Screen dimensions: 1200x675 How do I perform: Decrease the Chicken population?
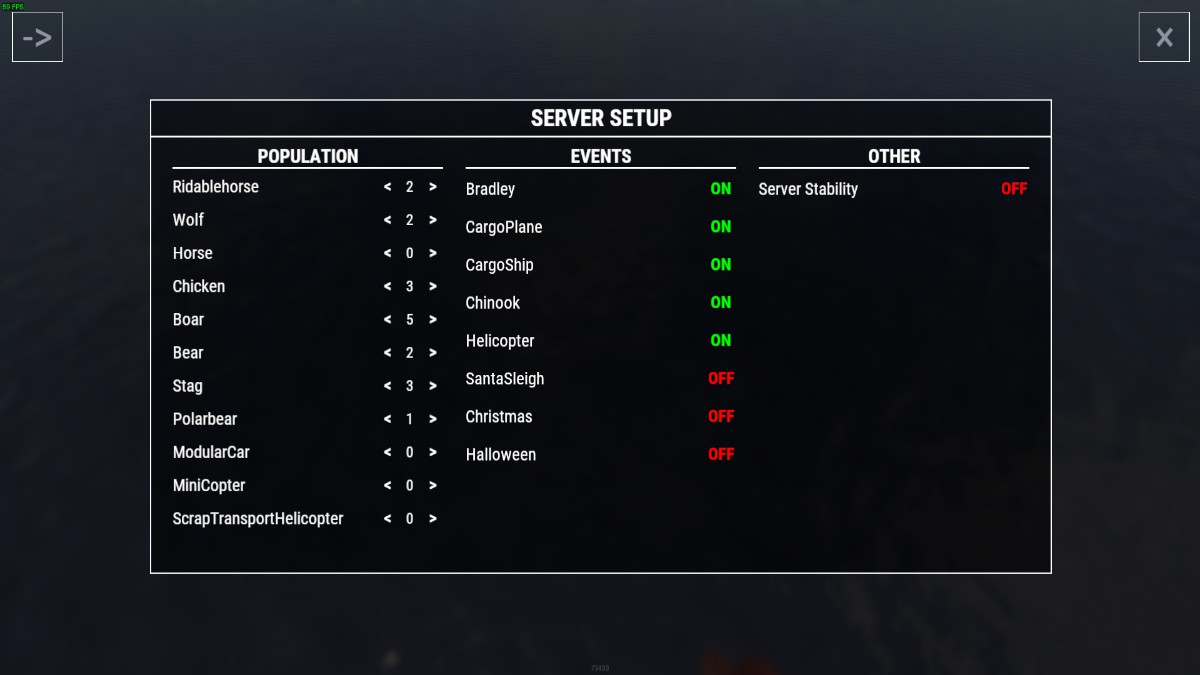pyautogui.click(x=387, y=287)
